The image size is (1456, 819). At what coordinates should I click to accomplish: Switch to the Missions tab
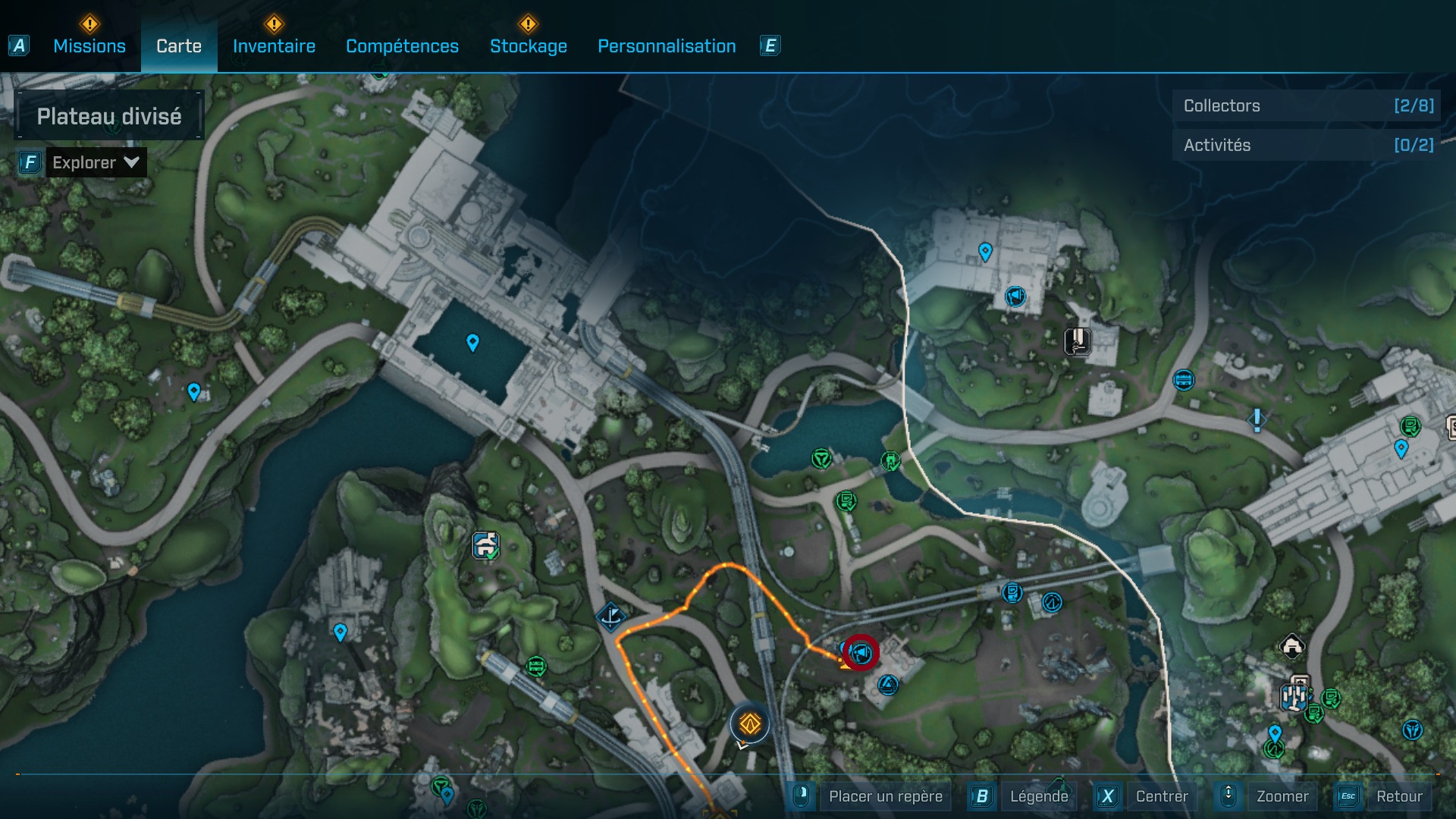pyautogui.click(x=89, y=46)
